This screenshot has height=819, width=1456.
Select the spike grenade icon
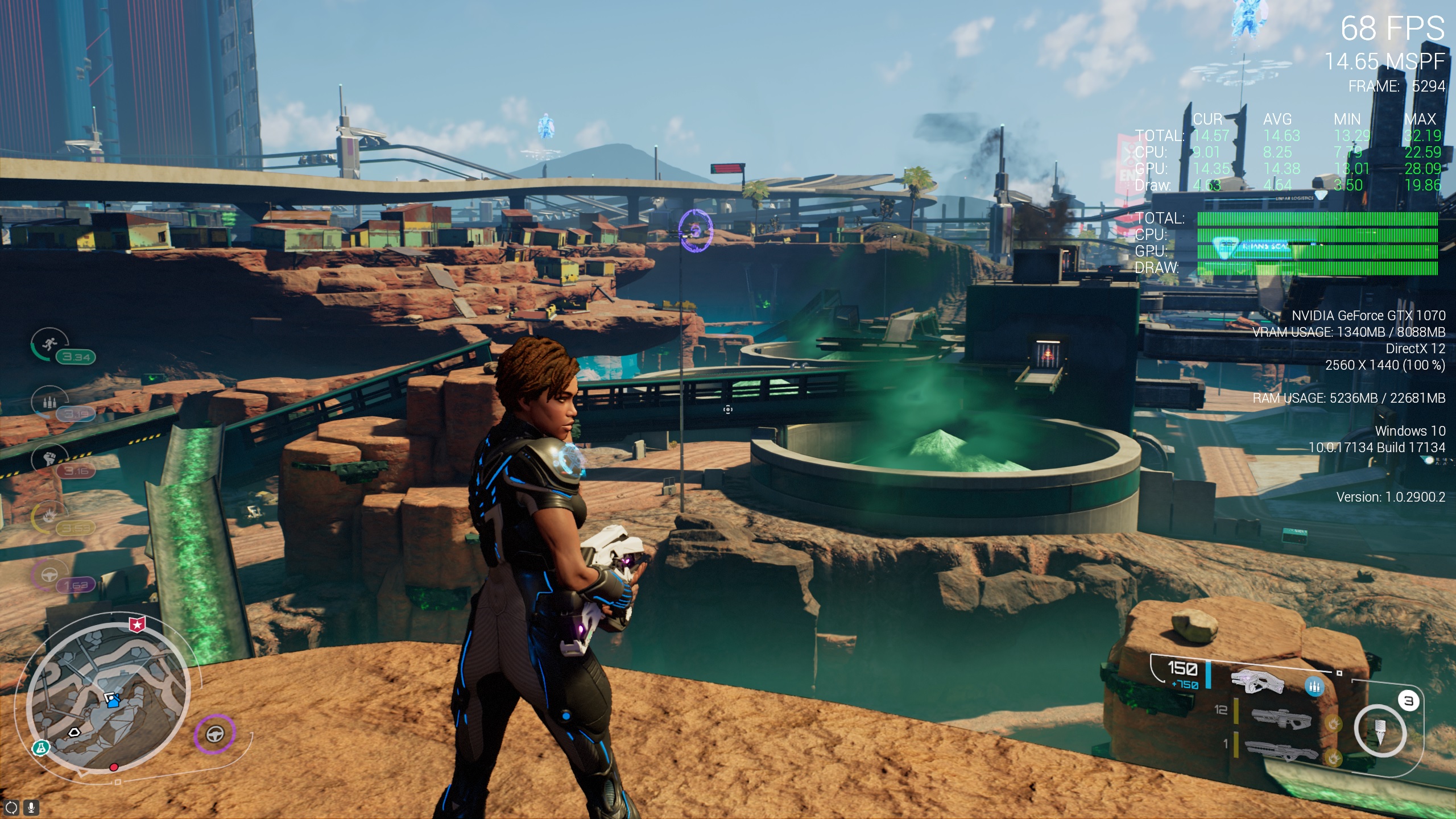tap(1379, 731)
